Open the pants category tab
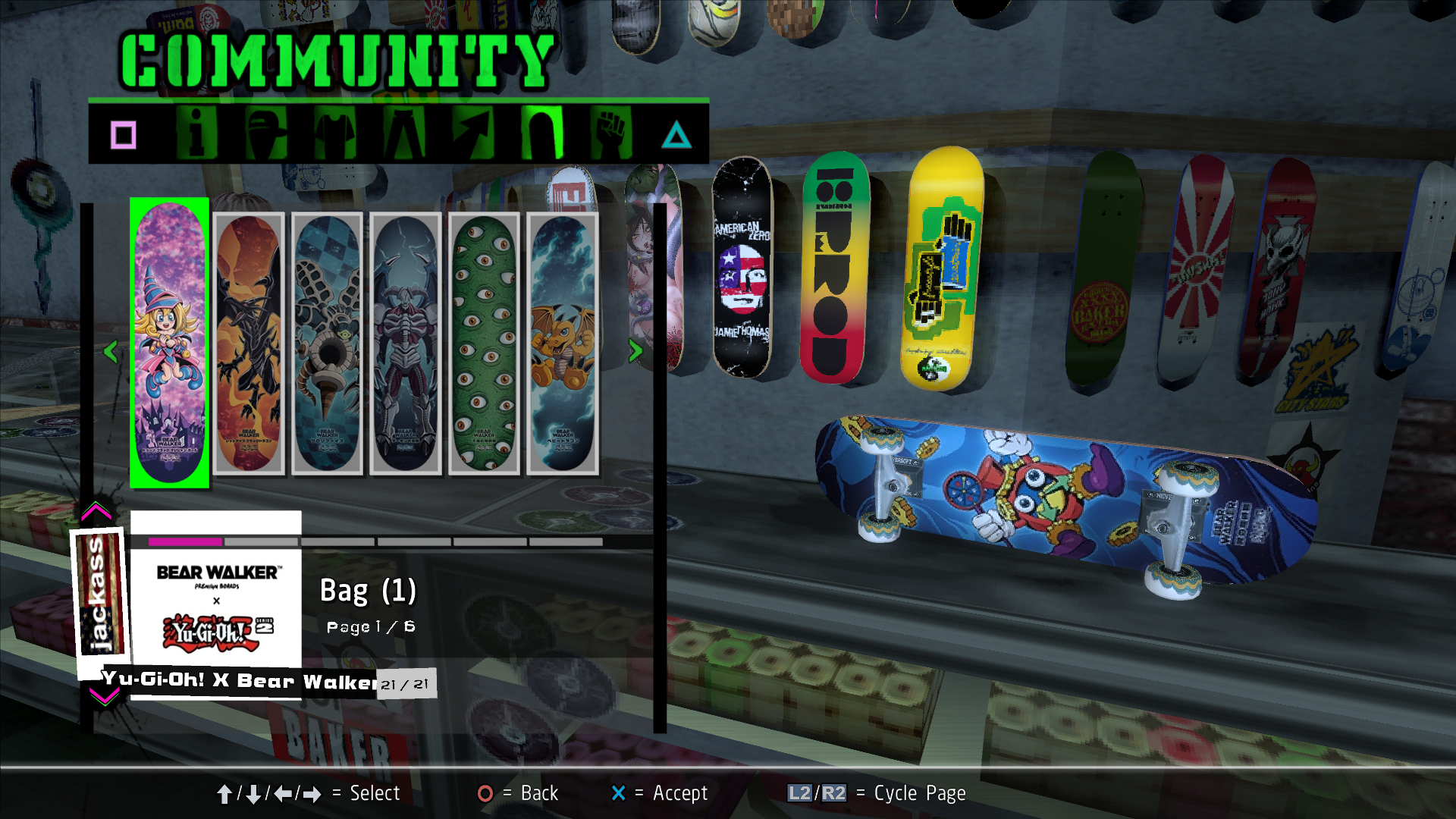1456x819 pixels. point(405,133)
